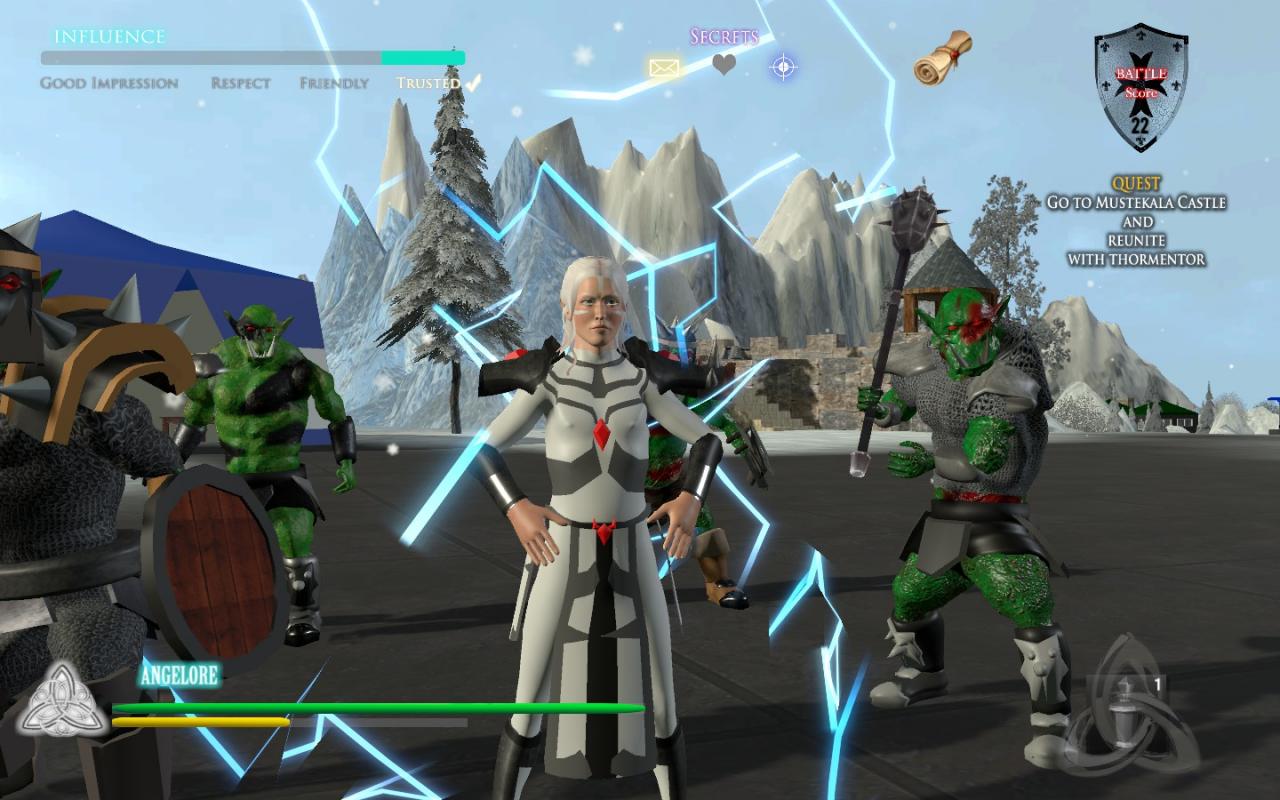Open the envelope secret icon

664,68
